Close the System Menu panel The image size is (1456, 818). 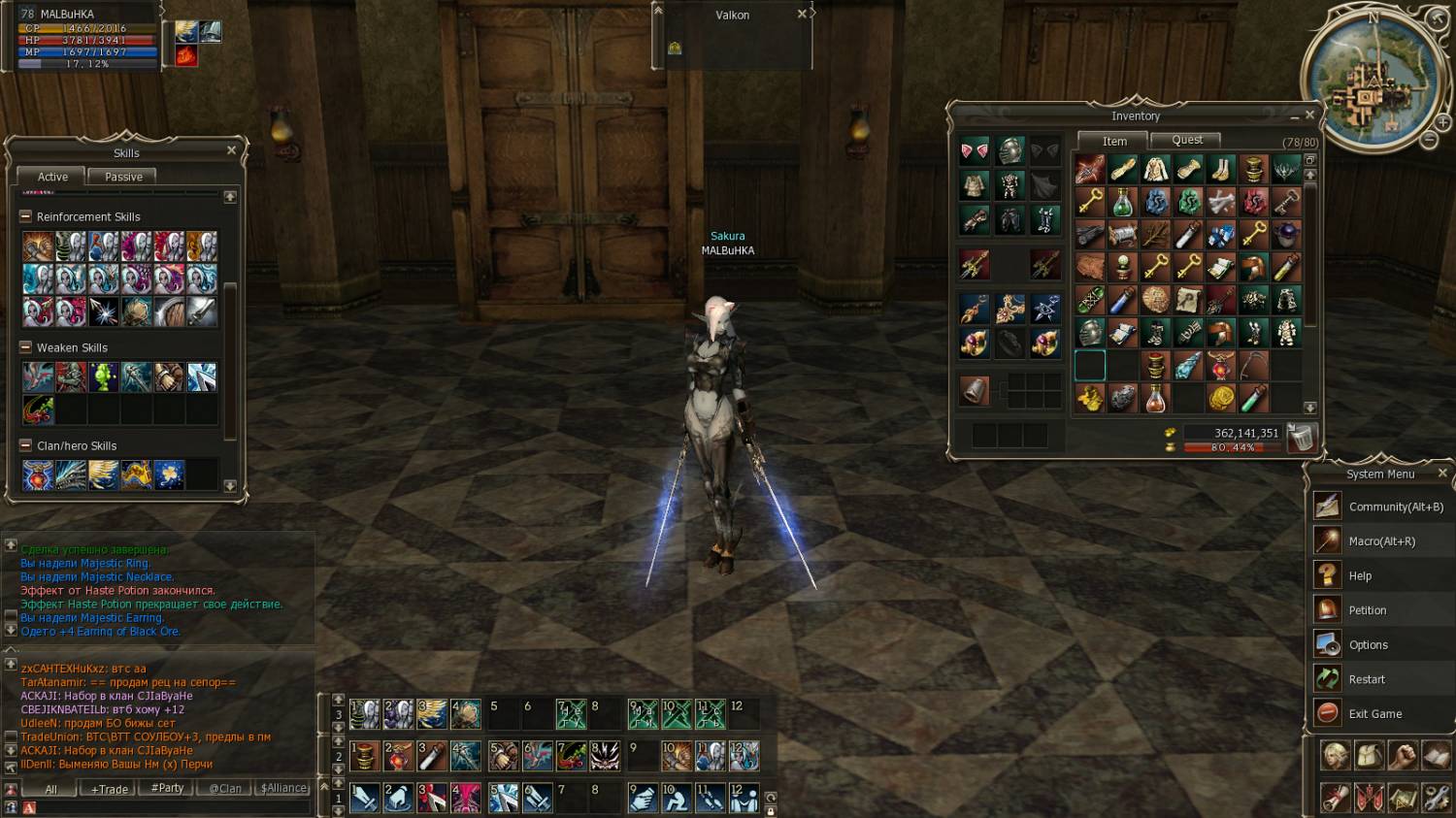click(x=1441, y=474)
